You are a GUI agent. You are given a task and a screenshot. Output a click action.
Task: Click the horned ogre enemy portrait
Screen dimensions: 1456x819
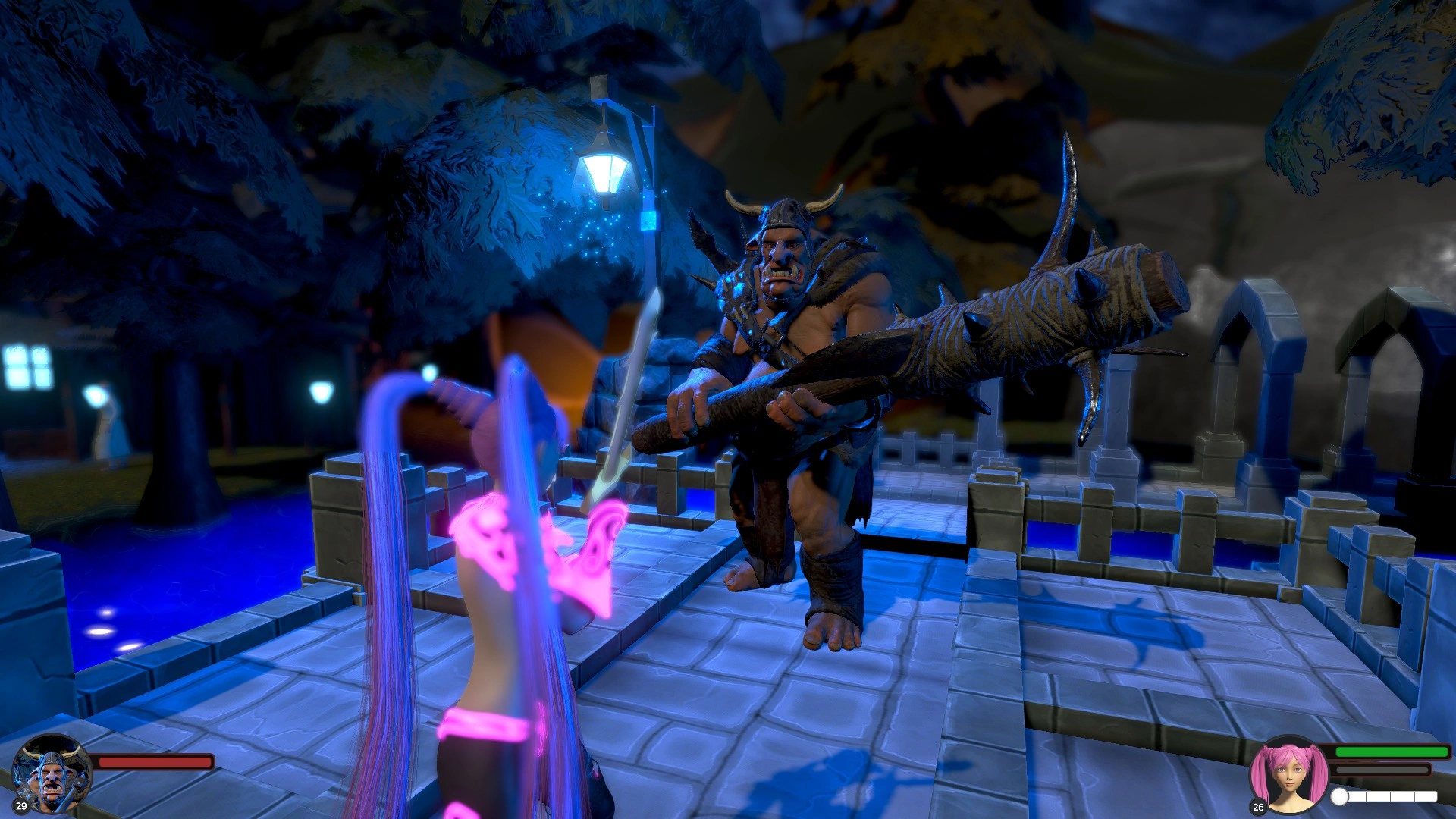[52, 773]
